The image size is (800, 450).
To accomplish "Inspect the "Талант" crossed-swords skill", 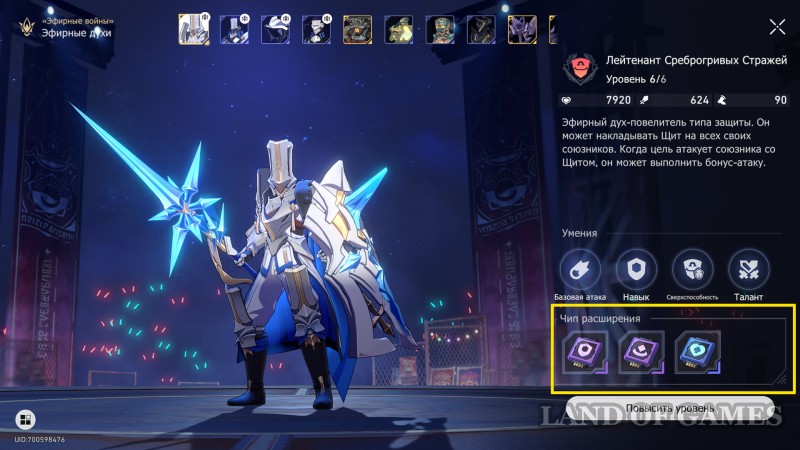I will [747, 270].
